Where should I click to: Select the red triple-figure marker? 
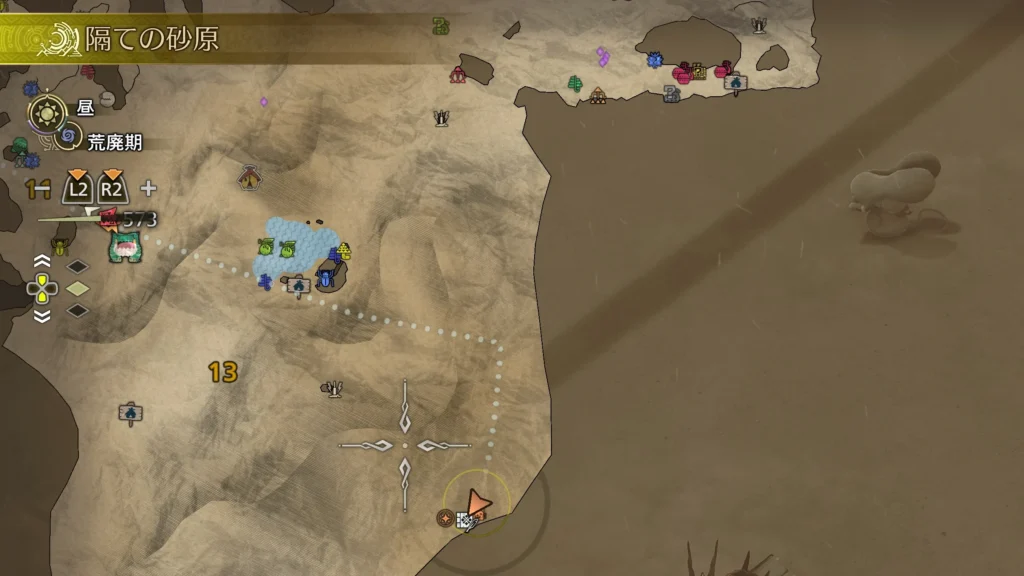(458, 74)
